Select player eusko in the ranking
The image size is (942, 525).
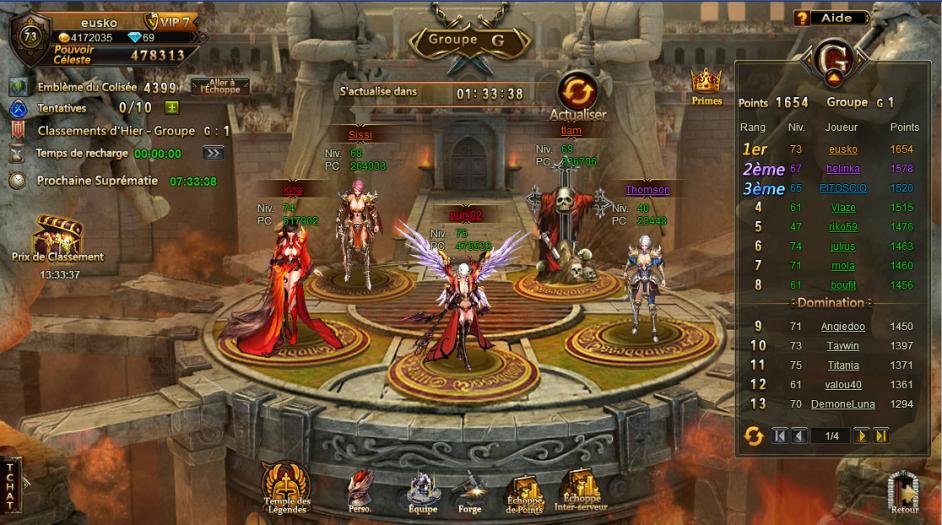pyautogui.click(x=843, y=149)
